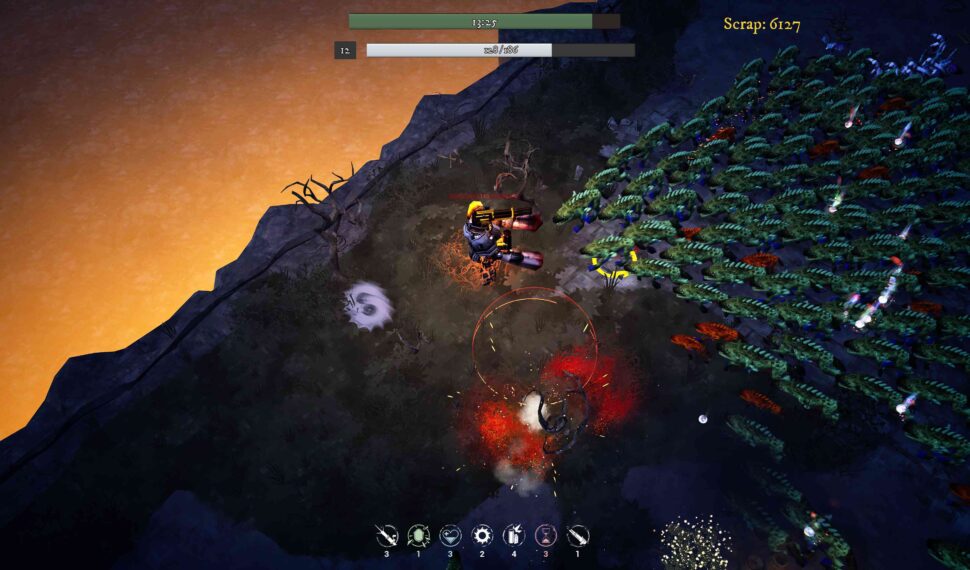Select the ammo shells upgrade icon

coord(514,535)
